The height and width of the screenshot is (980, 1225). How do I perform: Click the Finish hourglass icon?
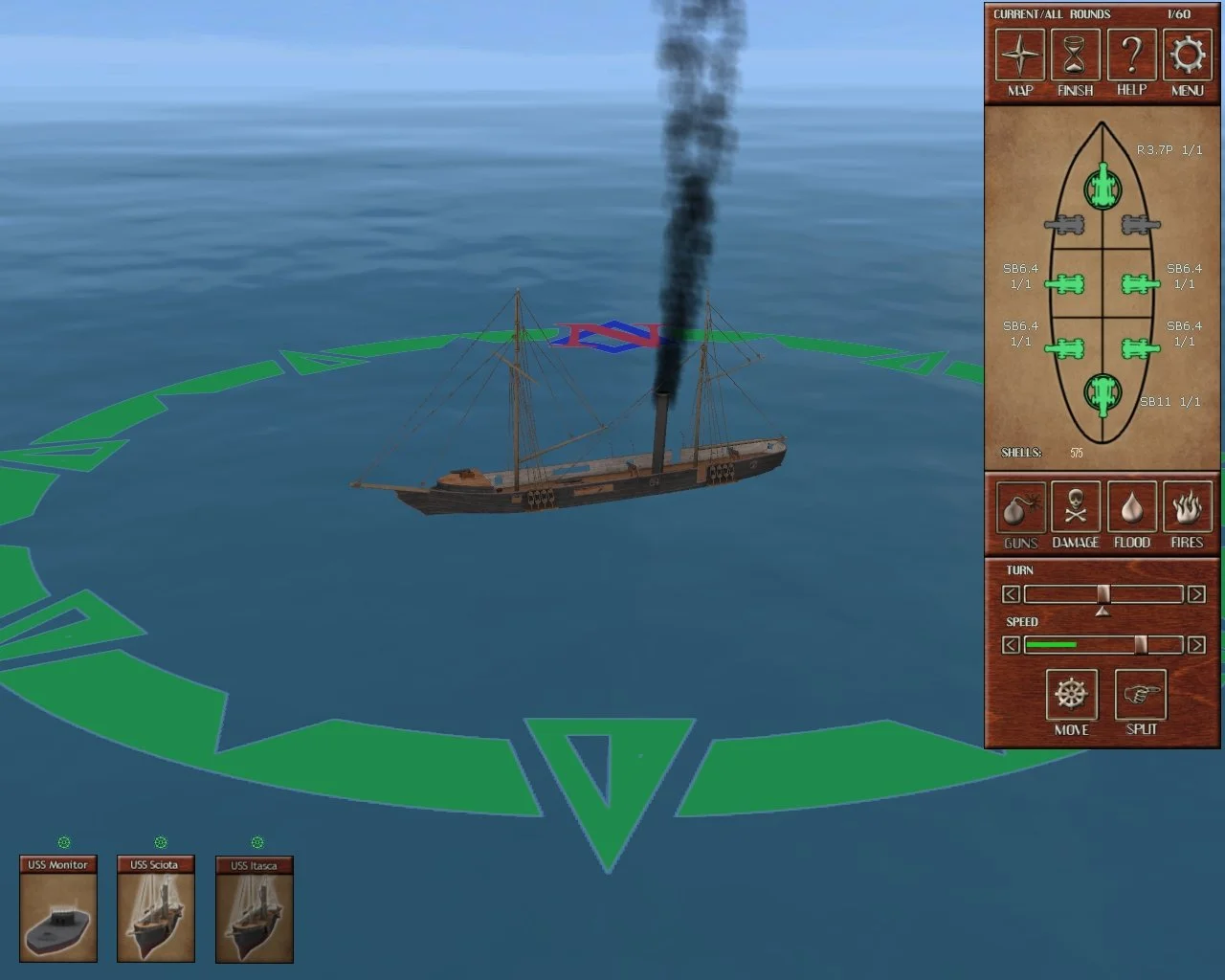point(1075,55)
